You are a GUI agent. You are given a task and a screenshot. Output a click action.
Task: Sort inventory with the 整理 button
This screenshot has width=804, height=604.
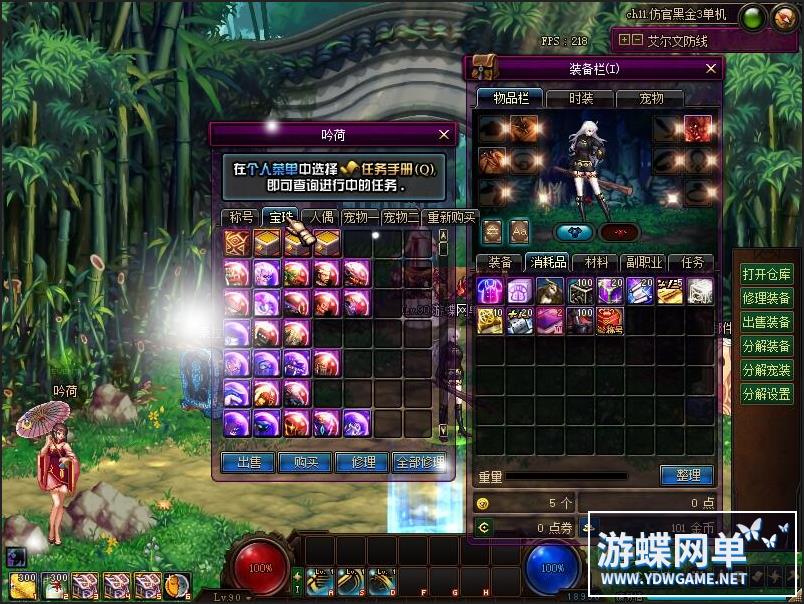tap(687, 475)
